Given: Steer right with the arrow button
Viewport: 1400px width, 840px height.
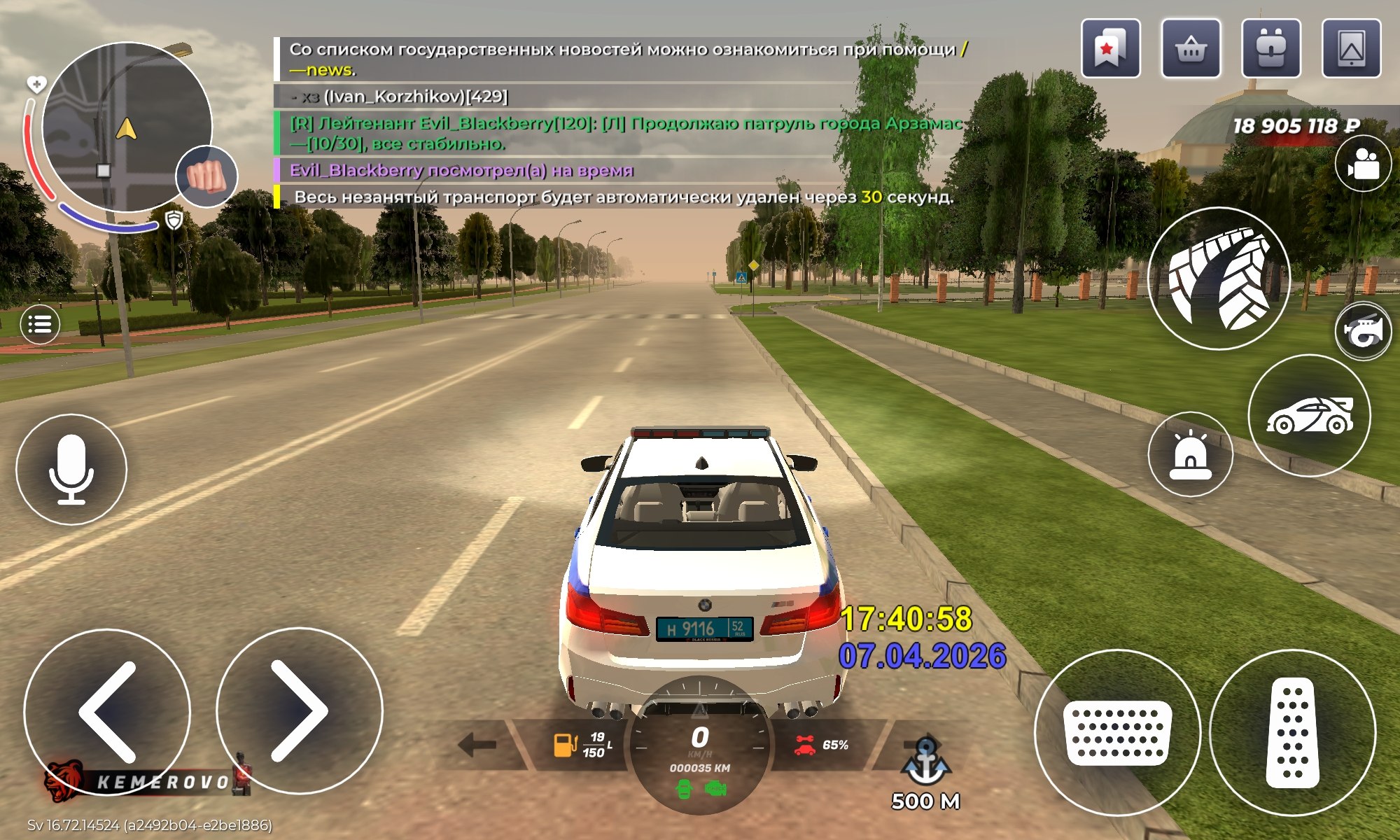Looking at the screenshot, I should [x=300, y=711].
